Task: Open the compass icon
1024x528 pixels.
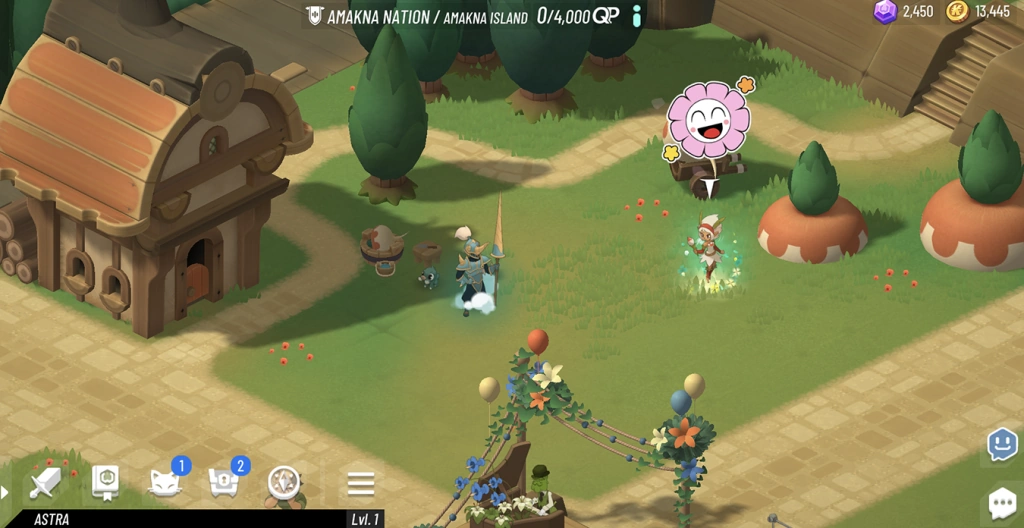Action: tap(284, 484)
